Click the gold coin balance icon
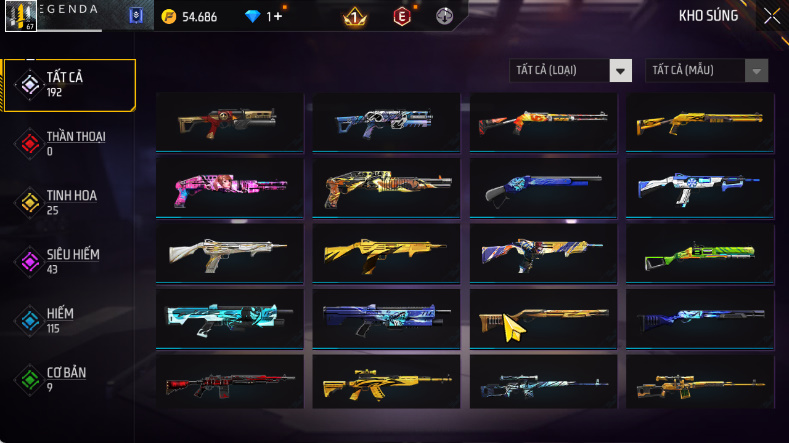789x443 pixels. 168,16
